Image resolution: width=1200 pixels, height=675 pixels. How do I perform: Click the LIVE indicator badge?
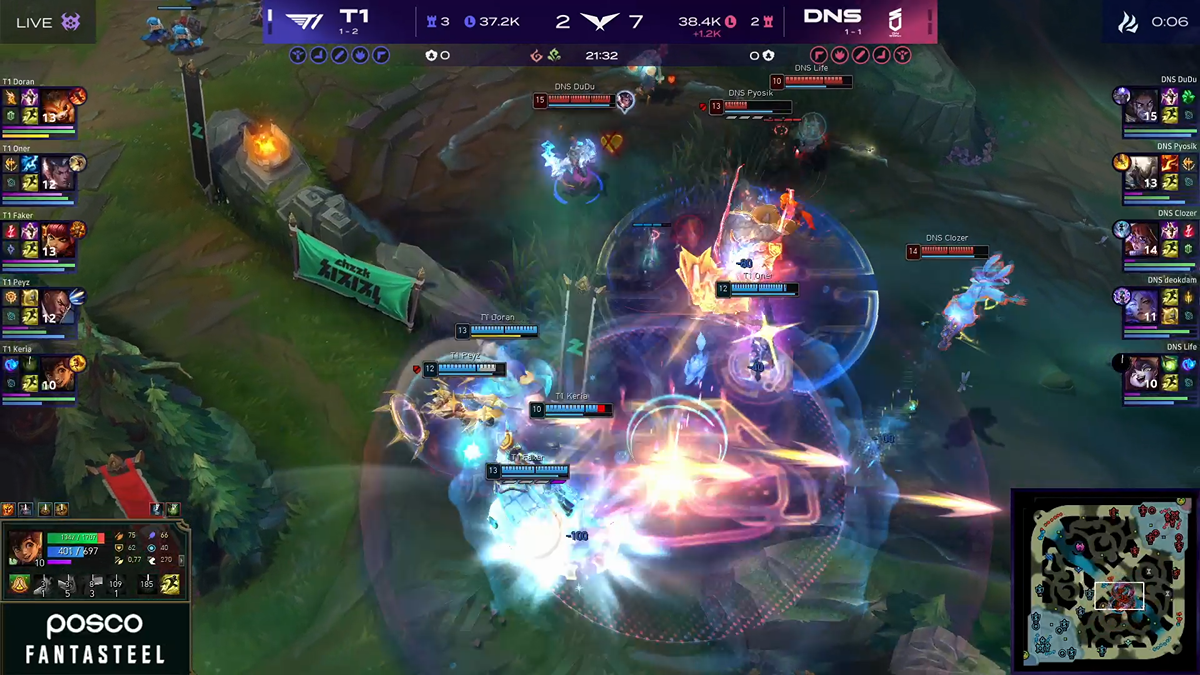48,22
